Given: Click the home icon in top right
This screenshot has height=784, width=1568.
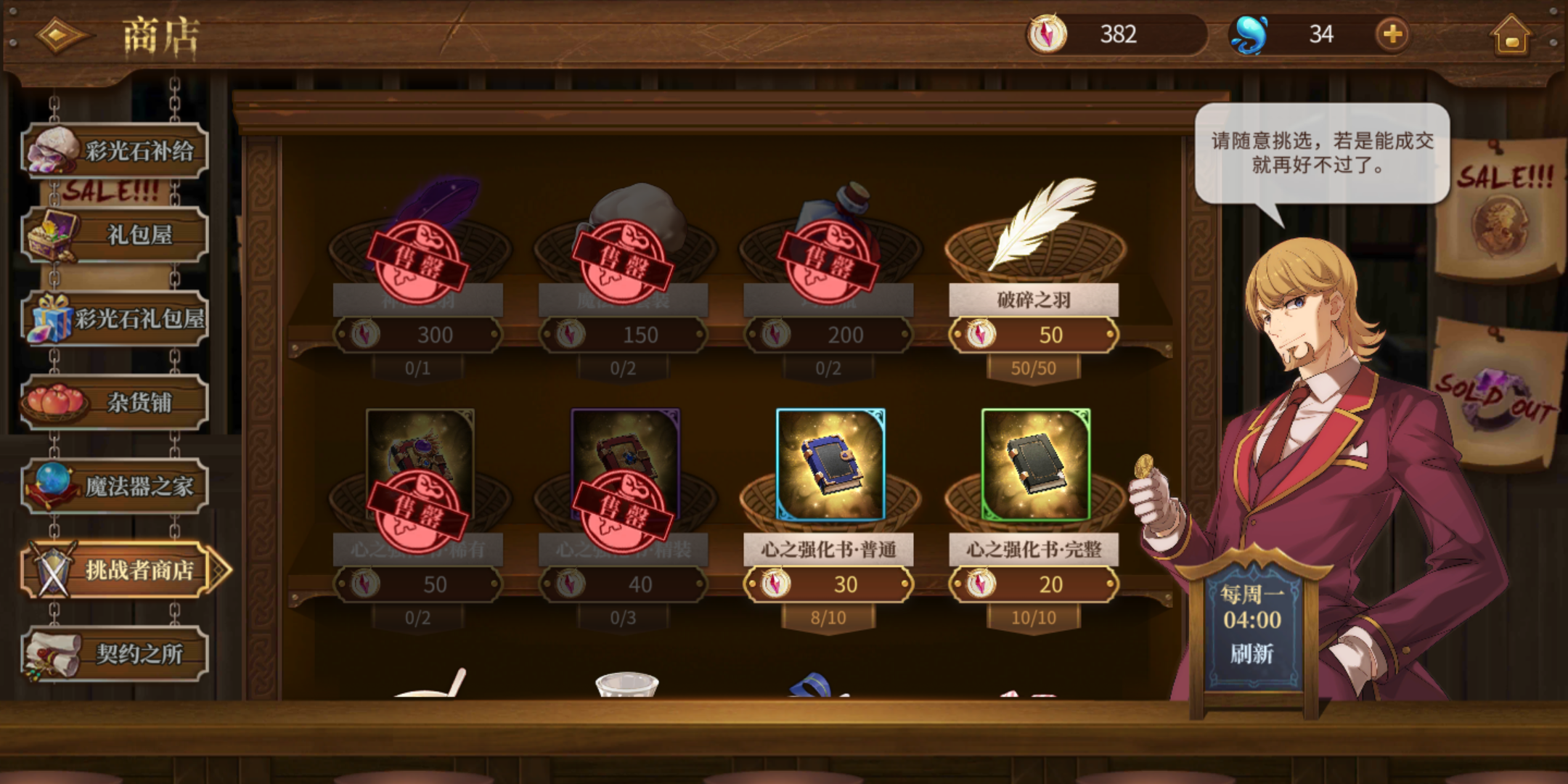Looking at the screenshot, I should coord(1513,34).
